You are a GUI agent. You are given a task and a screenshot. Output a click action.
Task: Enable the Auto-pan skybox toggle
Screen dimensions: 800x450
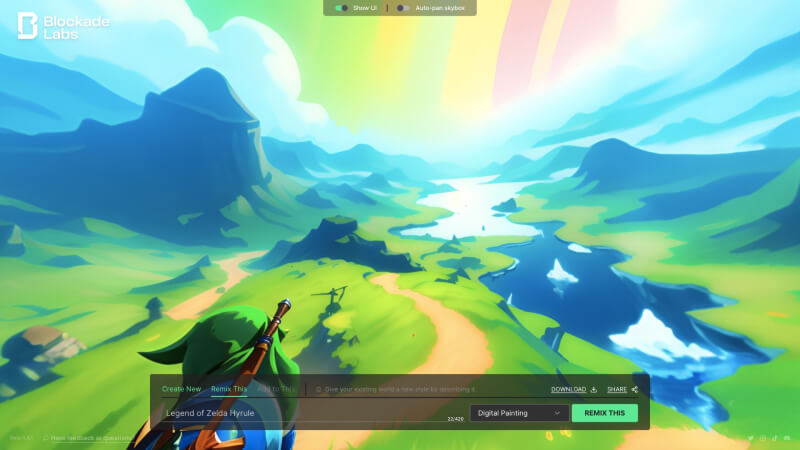click(402, 8)
